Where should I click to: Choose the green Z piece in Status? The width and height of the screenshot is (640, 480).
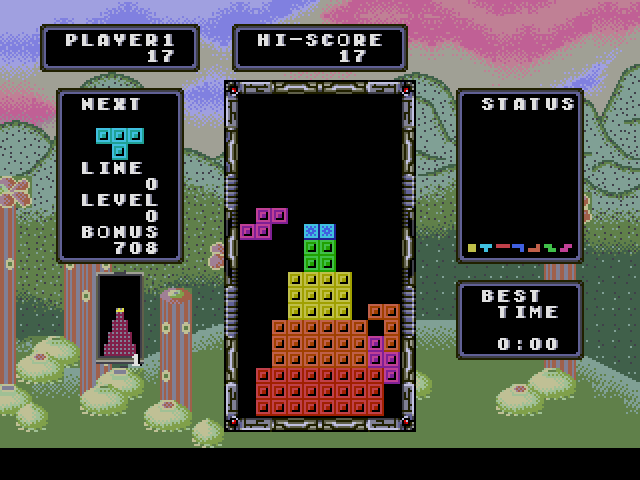pos(550,247)
